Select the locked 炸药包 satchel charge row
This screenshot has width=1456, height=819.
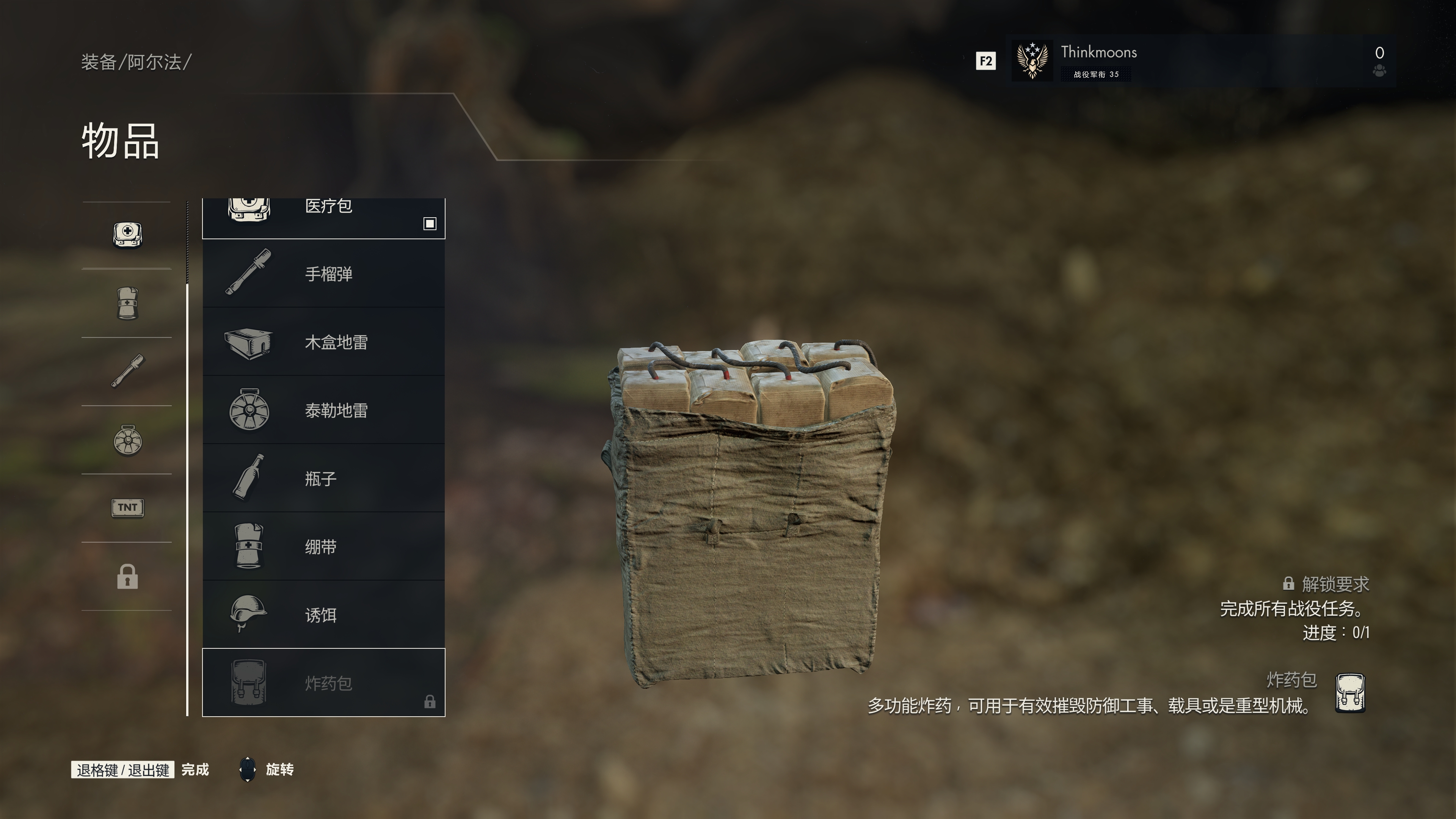tap(323, 683)
